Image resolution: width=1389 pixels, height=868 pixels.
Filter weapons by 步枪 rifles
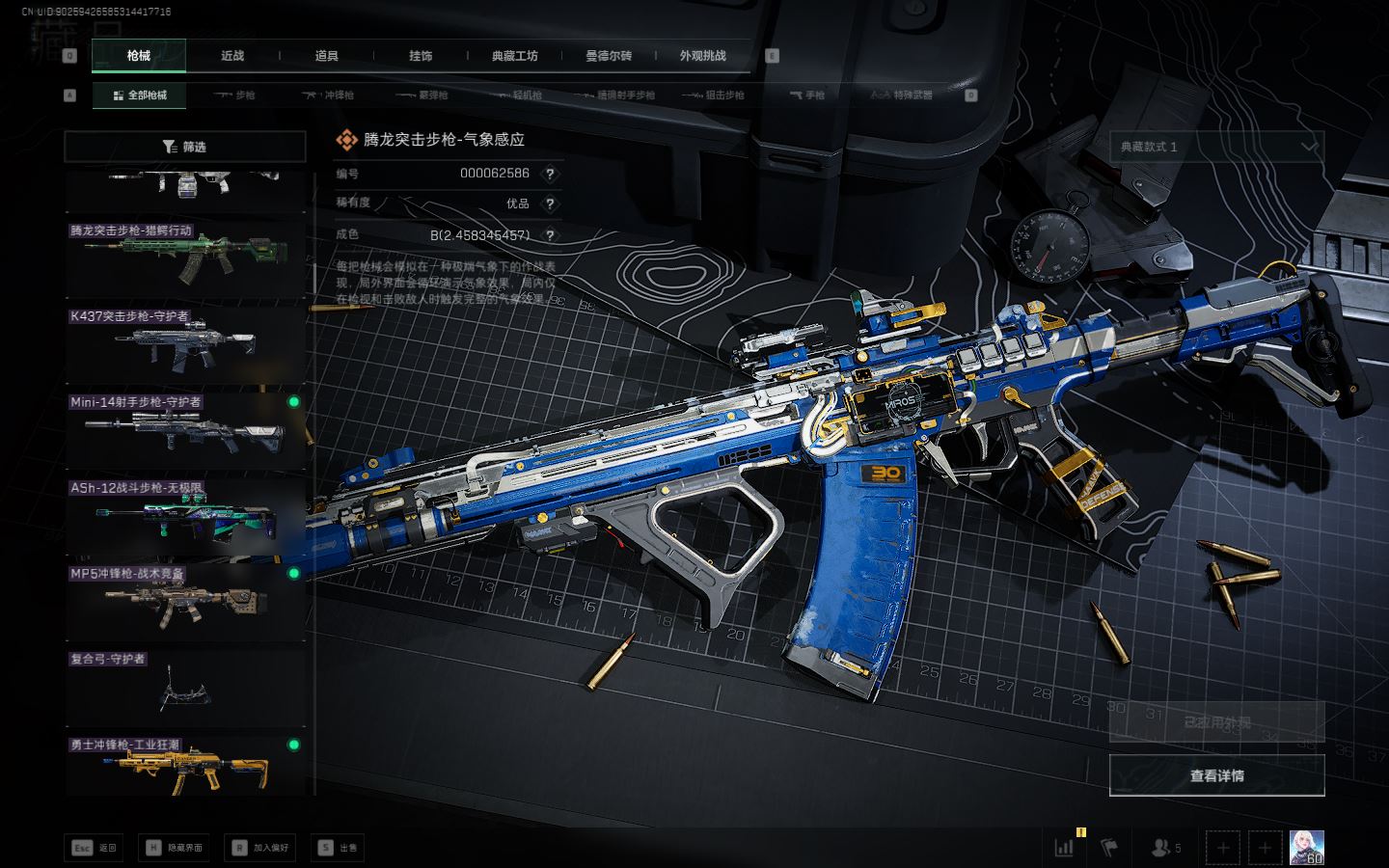coord(234,95)
